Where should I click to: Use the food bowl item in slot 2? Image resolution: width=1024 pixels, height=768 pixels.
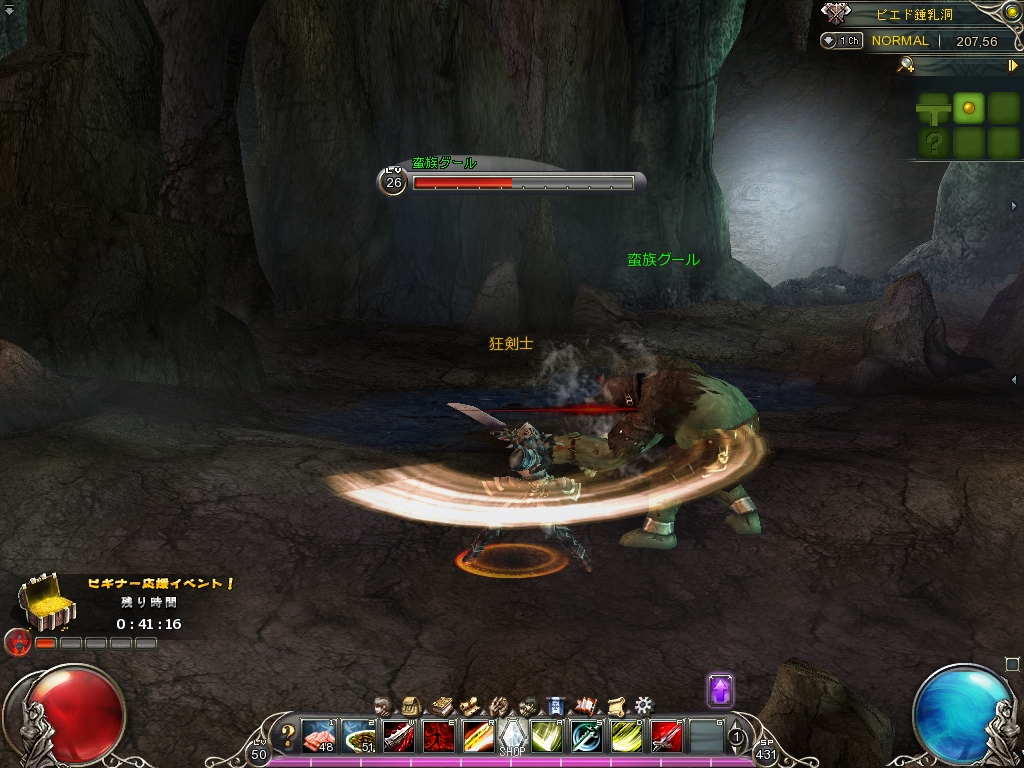[358, 737]
